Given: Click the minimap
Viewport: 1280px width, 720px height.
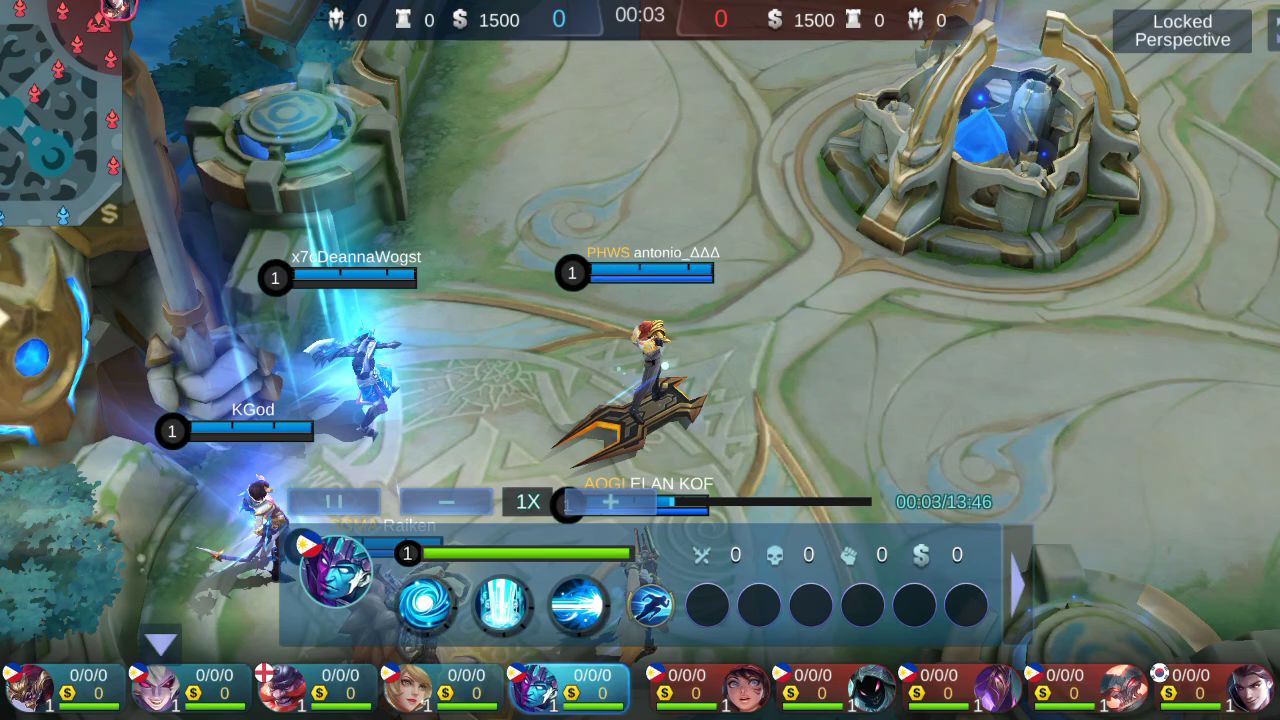Looking at the screenshot, I should pyautogui.click(x=60, y=110).
